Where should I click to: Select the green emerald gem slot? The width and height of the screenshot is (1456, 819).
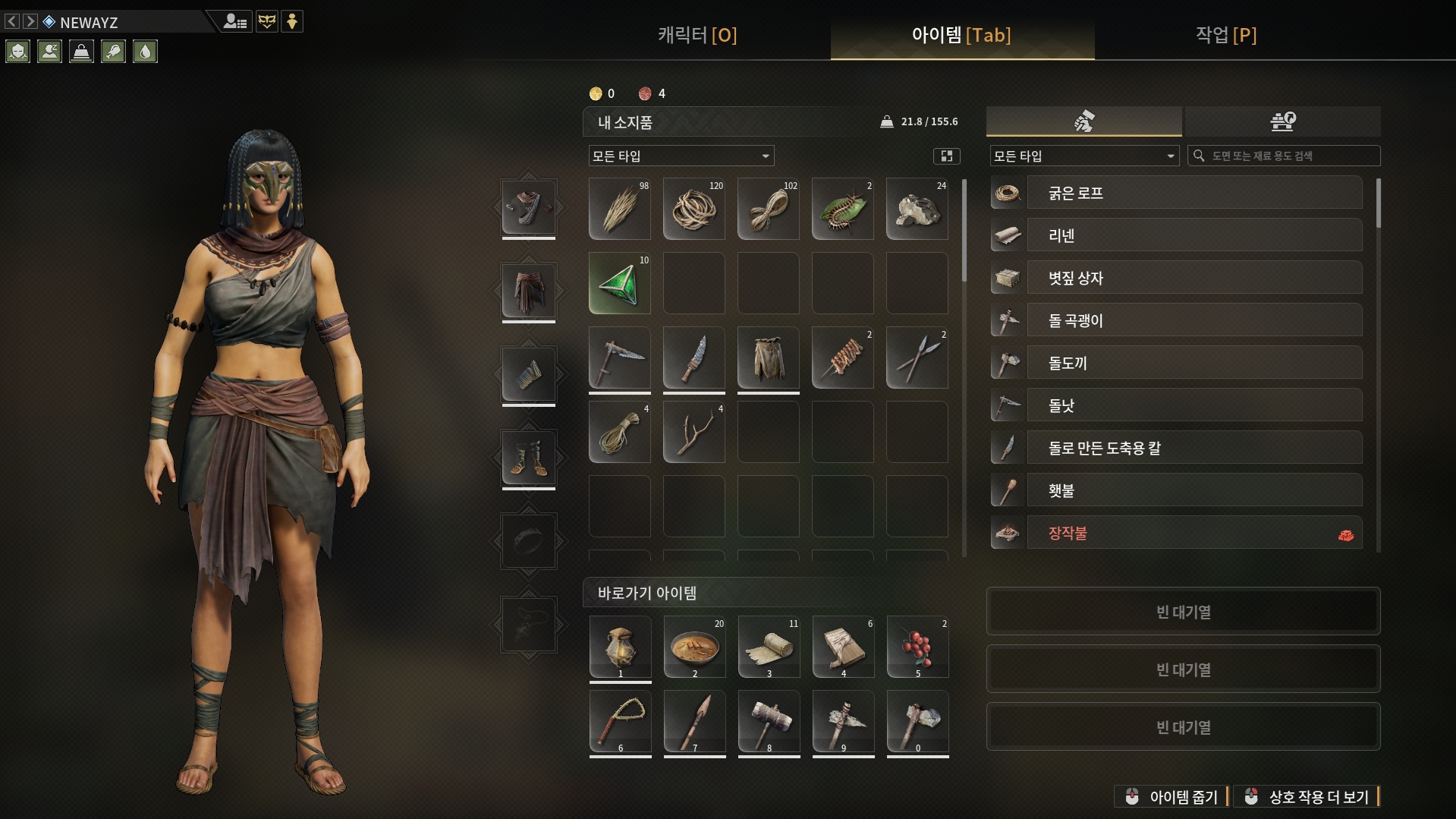coord(619,283)
